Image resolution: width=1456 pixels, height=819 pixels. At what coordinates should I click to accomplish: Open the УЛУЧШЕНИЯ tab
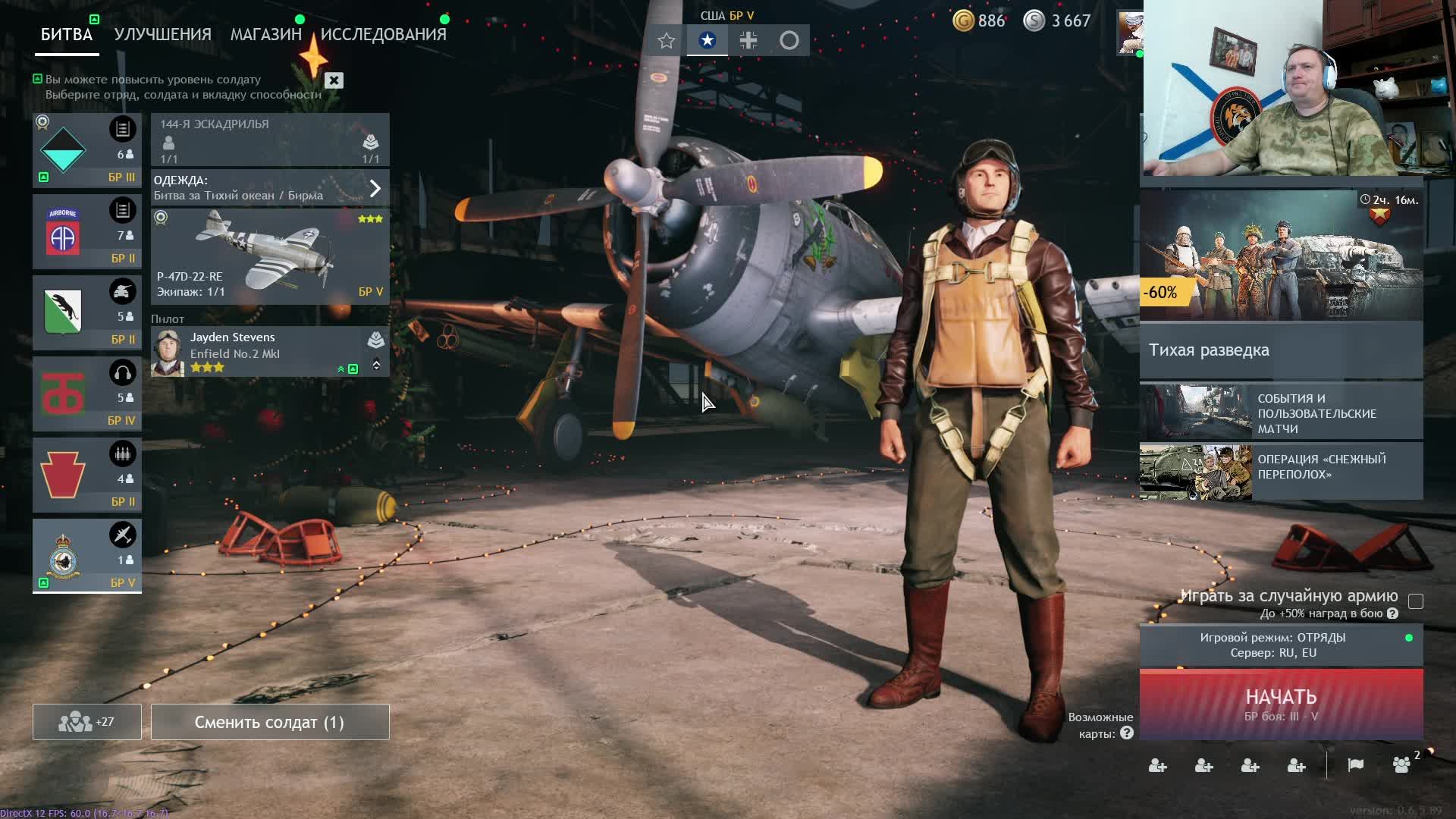click(162, 35)
